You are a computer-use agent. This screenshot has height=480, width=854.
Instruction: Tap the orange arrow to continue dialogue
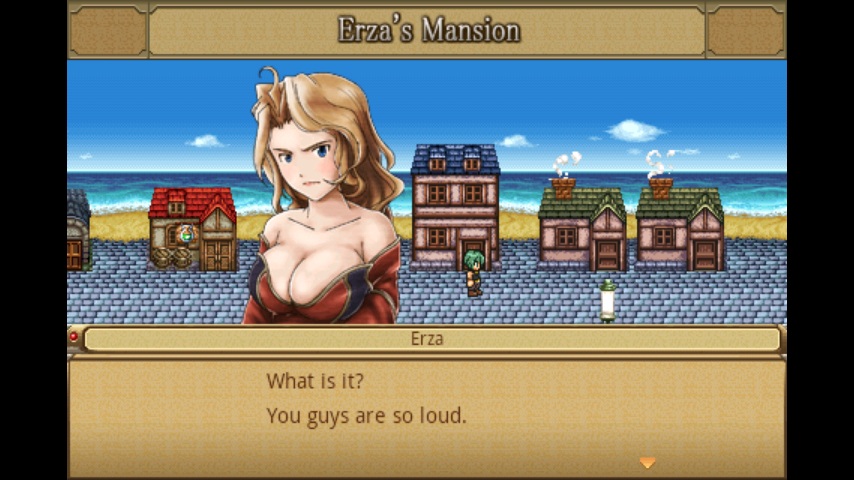[647, 462]
